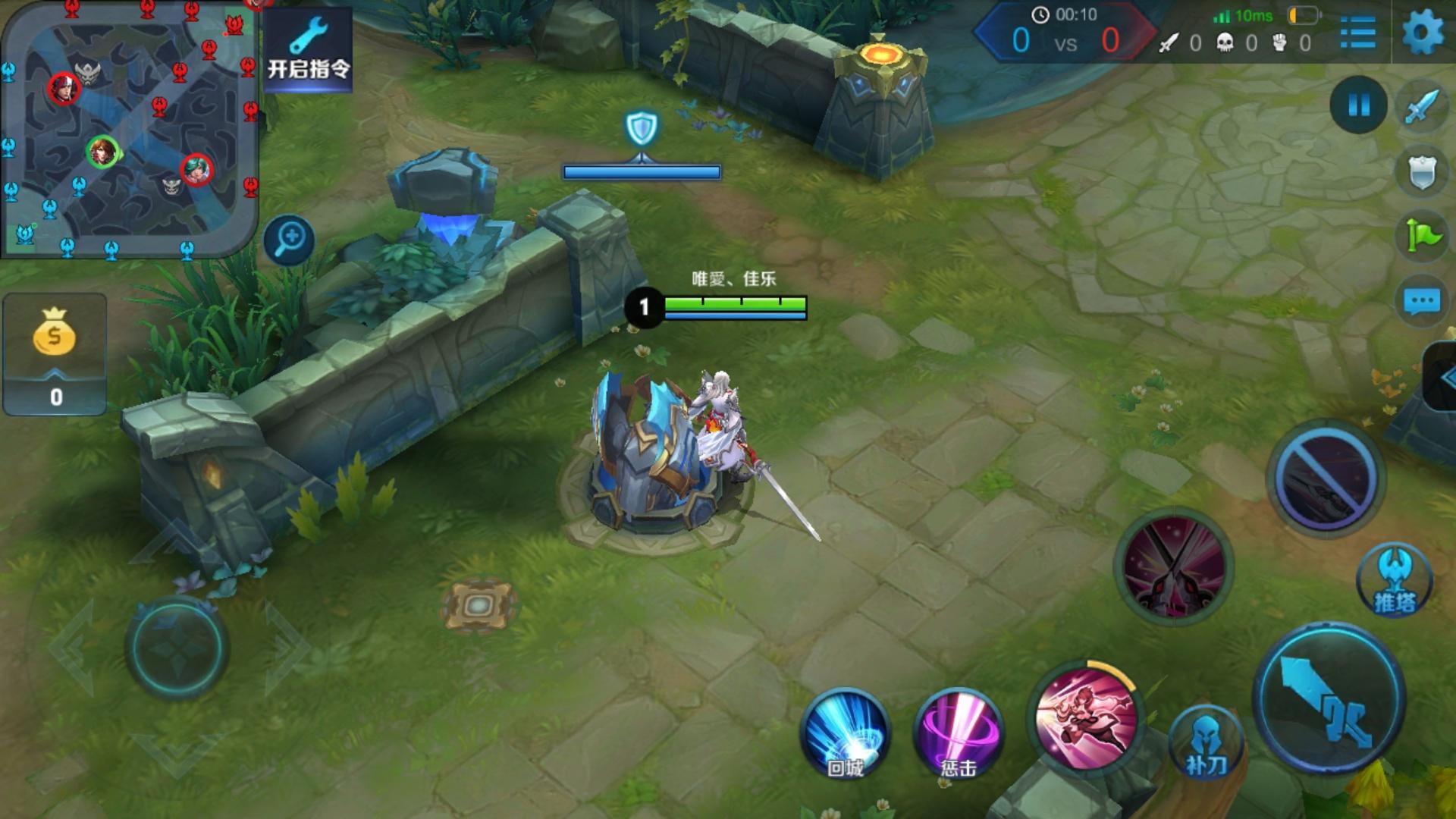Send the shield defend signal
The image size is (1456, 819).
coord(1422,172)
